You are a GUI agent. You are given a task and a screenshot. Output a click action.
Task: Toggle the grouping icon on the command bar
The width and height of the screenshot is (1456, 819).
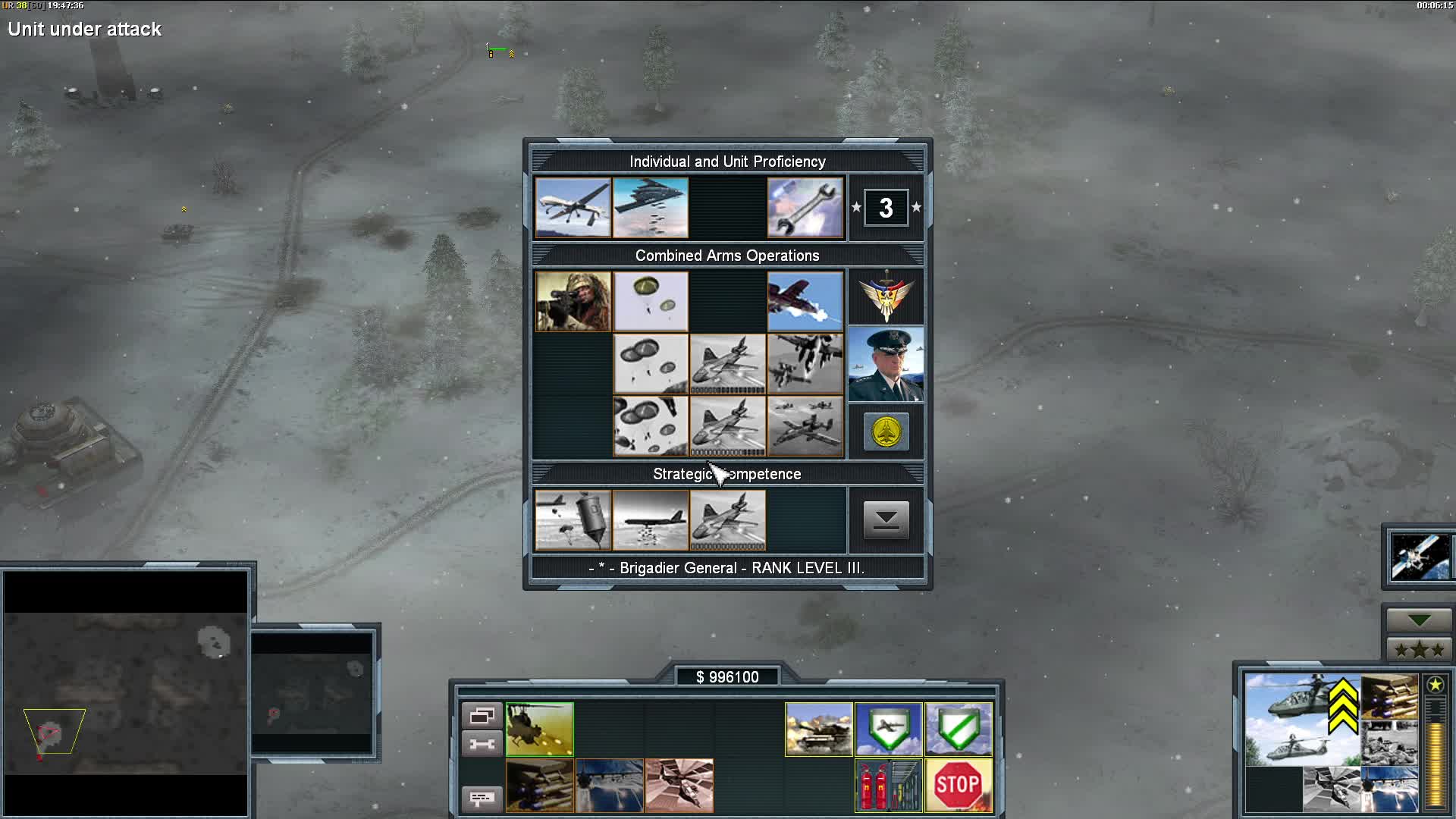point(482,714)
